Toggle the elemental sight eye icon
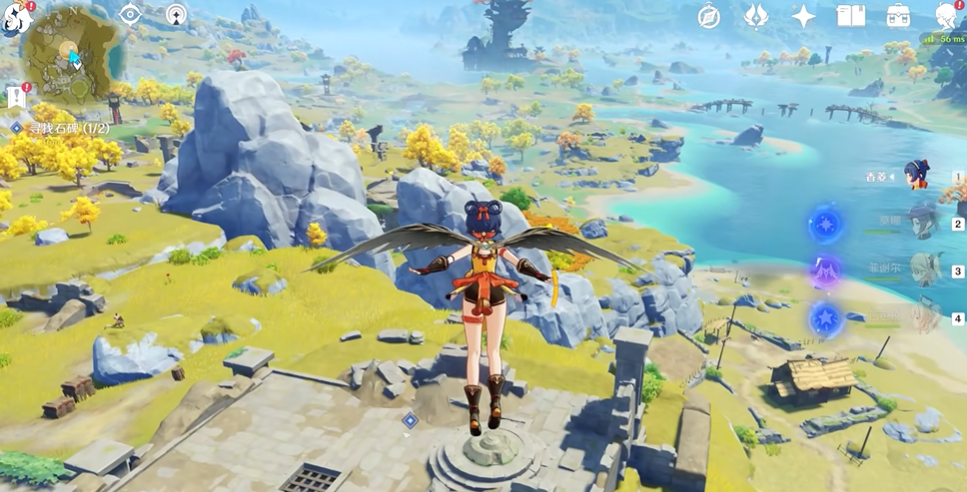The width and height of the screenshot is (967, 492). point(130,14)
